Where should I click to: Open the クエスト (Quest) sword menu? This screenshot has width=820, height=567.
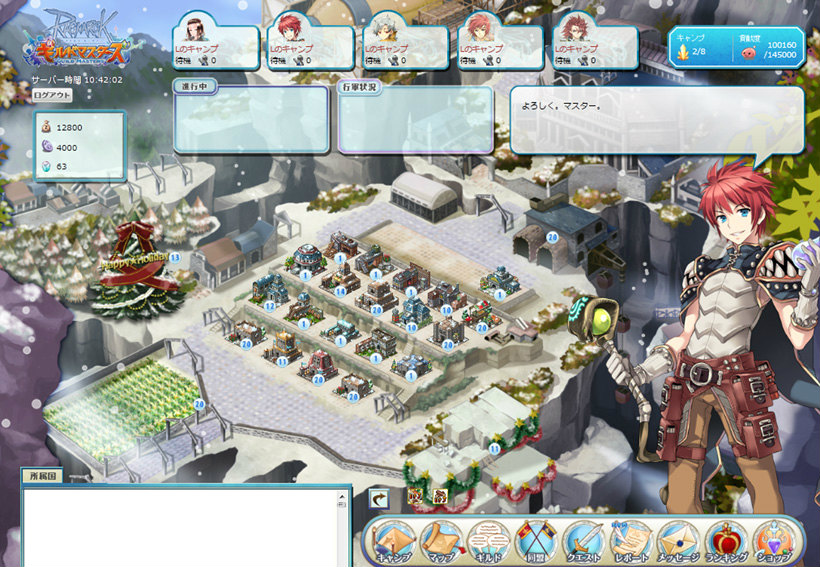584,542
